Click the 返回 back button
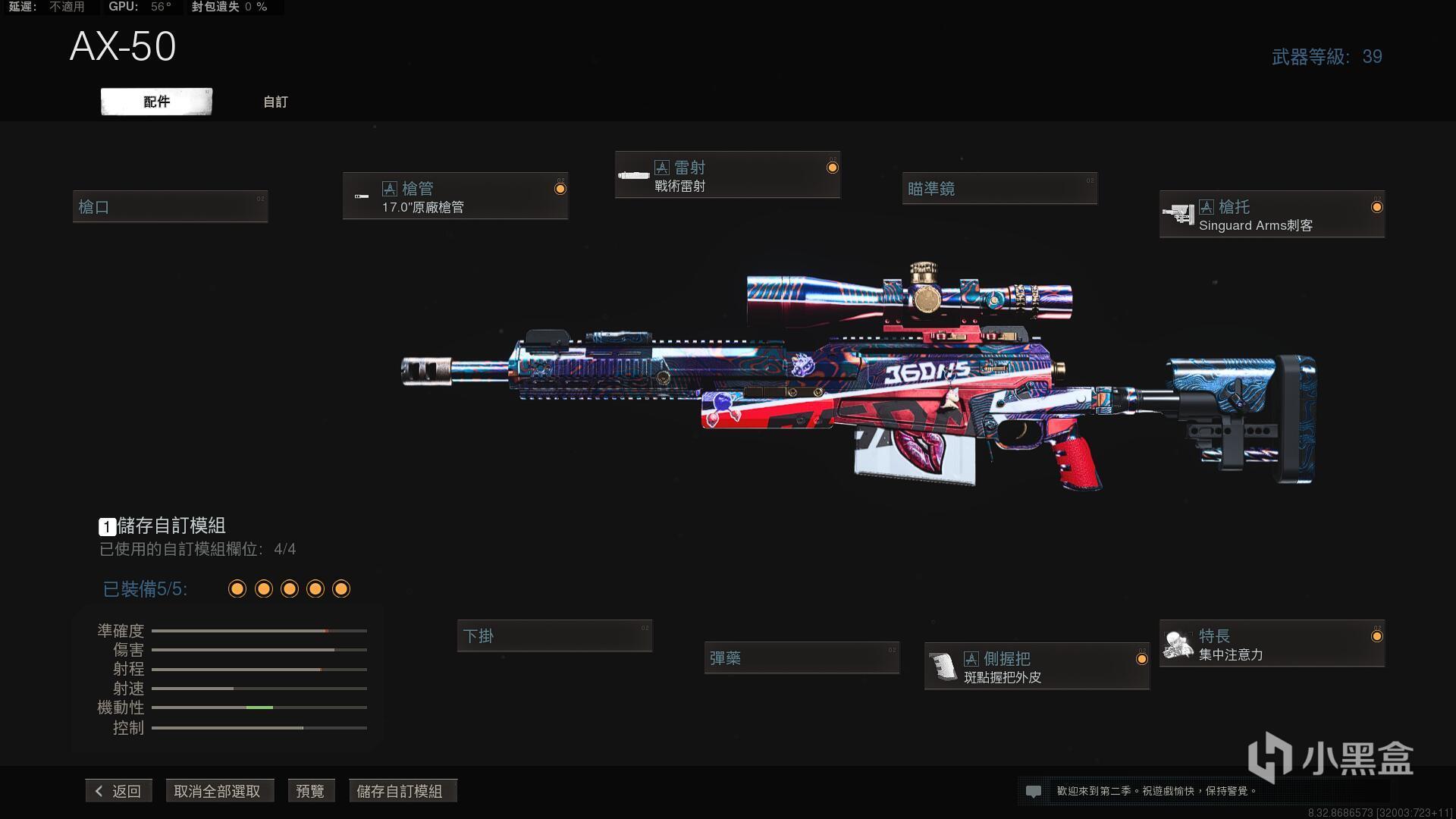Image resolution: width=1456 pixels, height=819 pixels. [119, 791]
